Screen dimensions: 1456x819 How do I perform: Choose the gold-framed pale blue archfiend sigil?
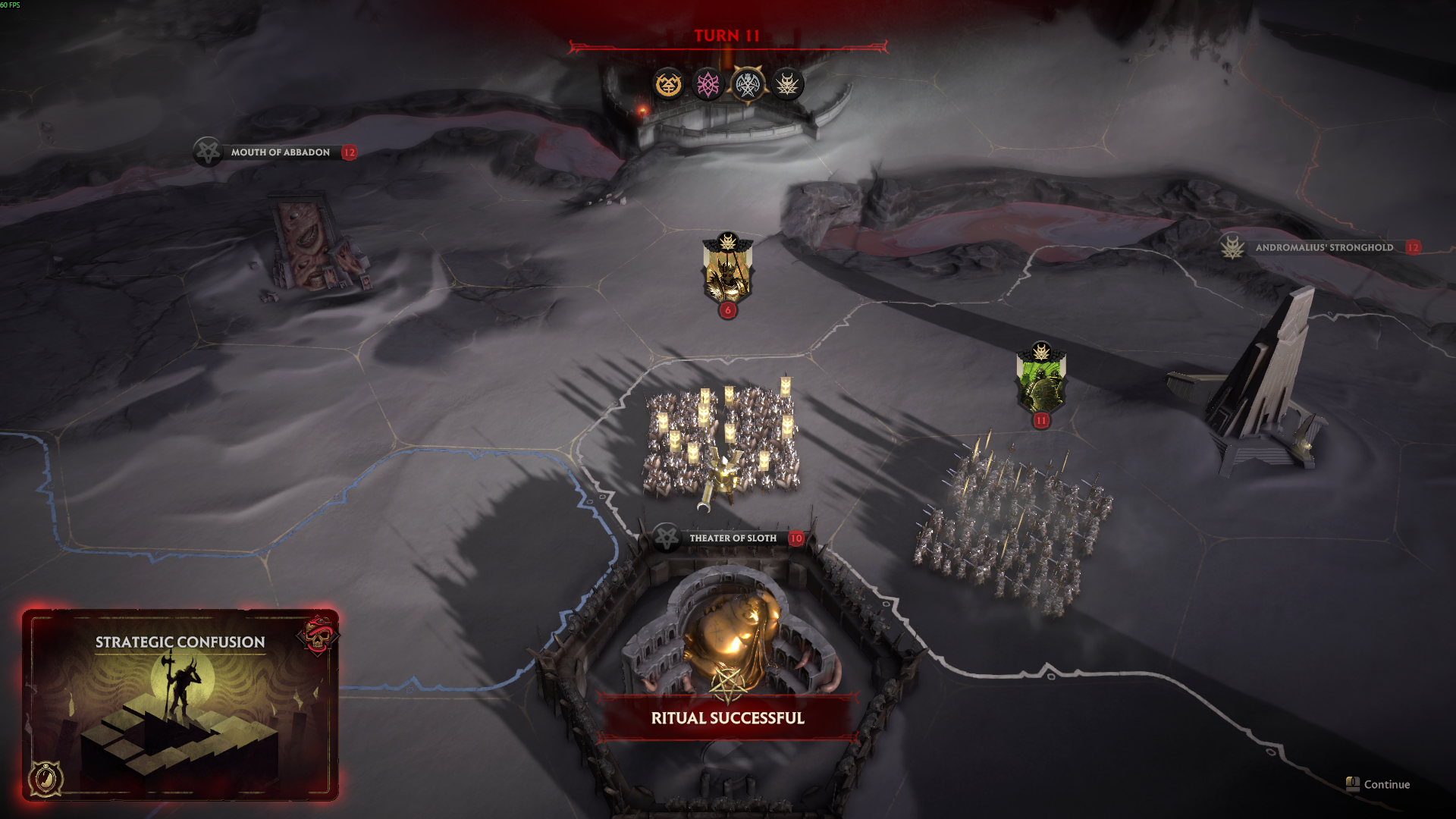[748, 84]
